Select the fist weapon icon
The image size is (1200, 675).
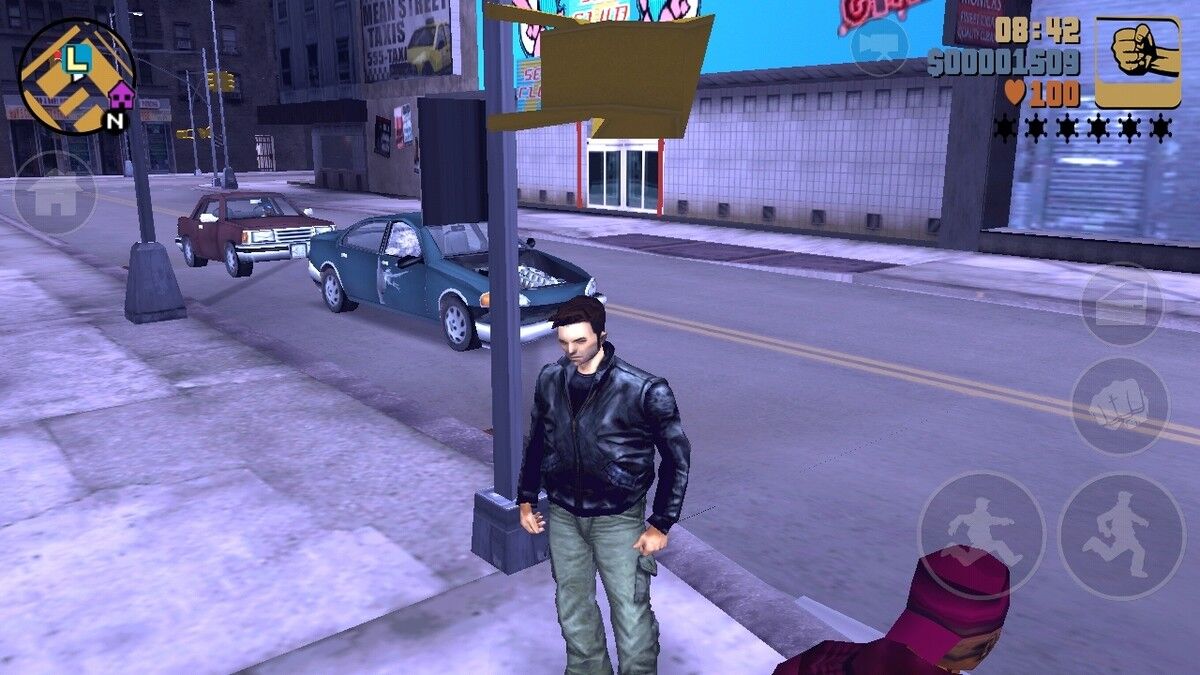1138,62
